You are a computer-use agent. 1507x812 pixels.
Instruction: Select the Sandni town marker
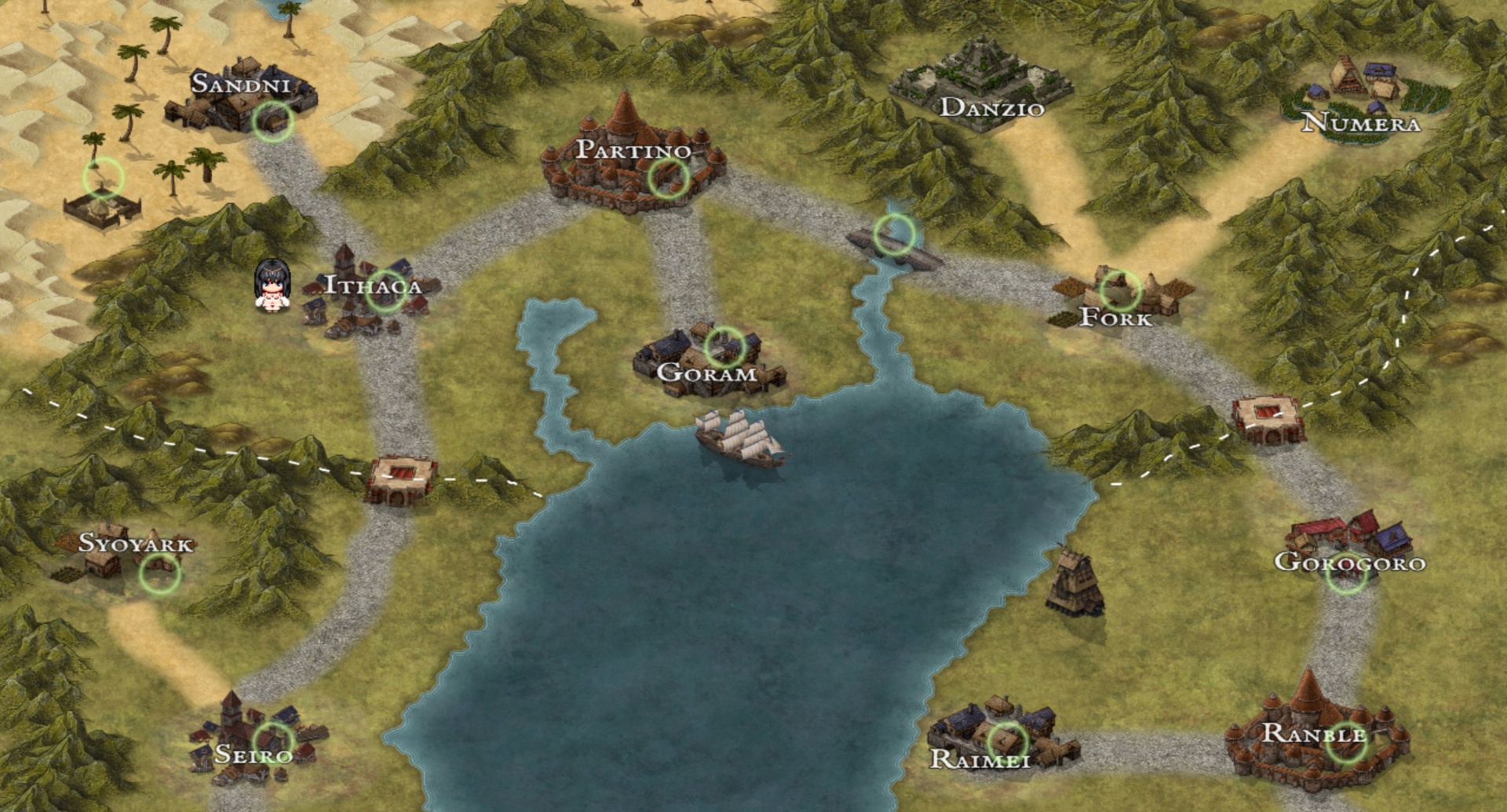pos(273,121)
